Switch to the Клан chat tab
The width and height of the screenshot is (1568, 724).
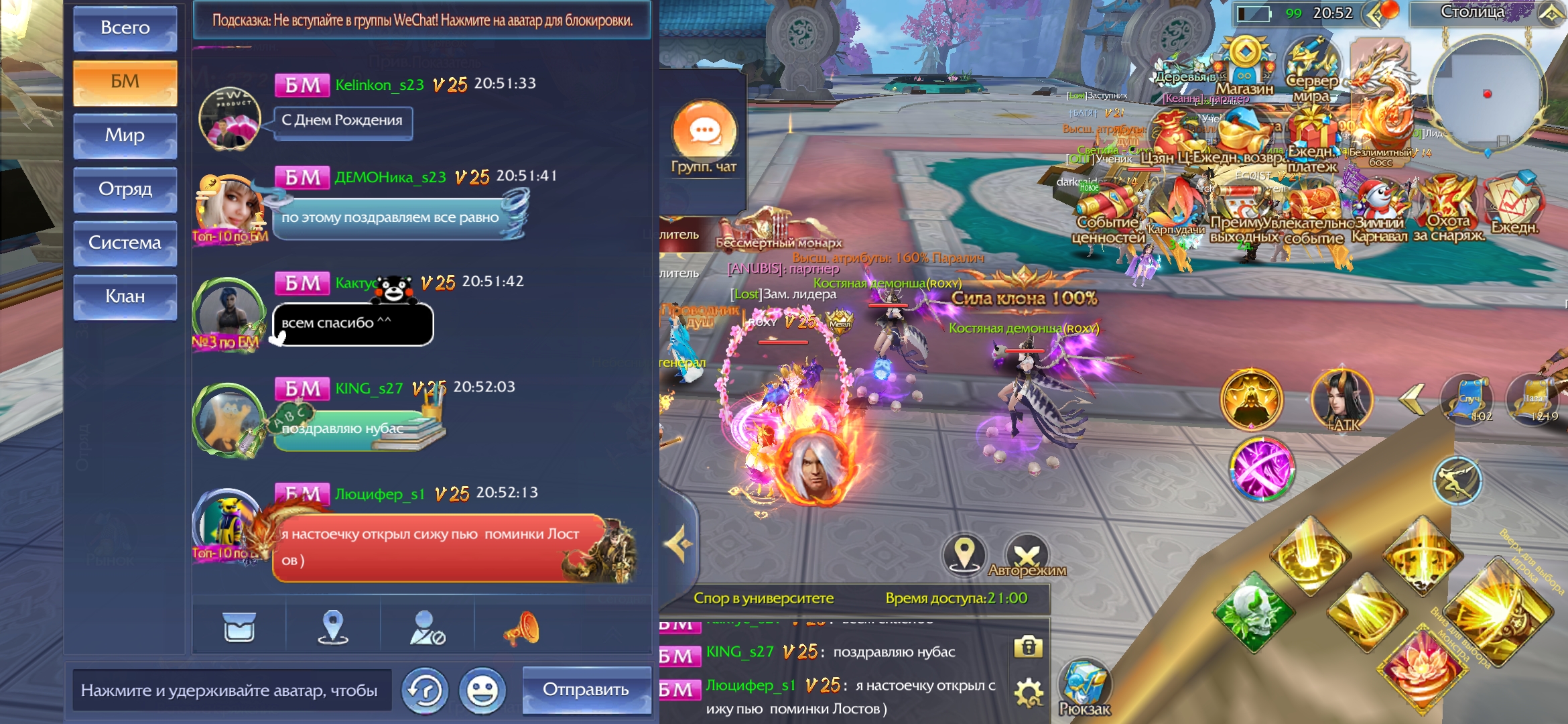point(125,296)
